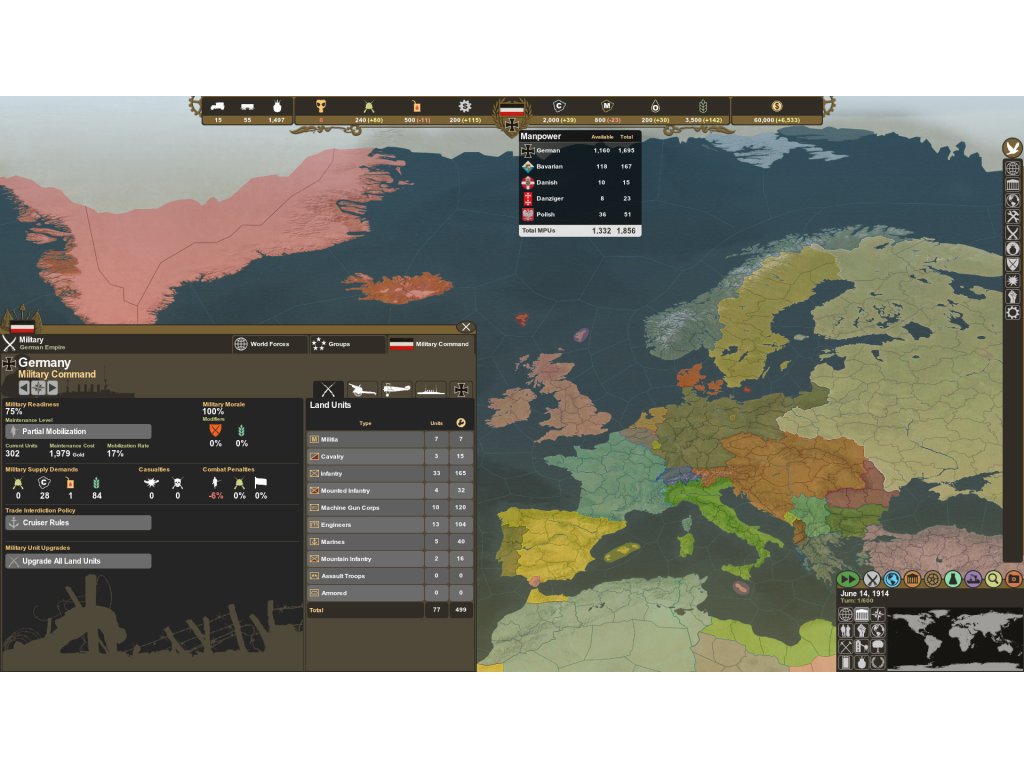Open the magnifying glass search tool
This screenshot has height=768, width=1024.
click(993, 578)
